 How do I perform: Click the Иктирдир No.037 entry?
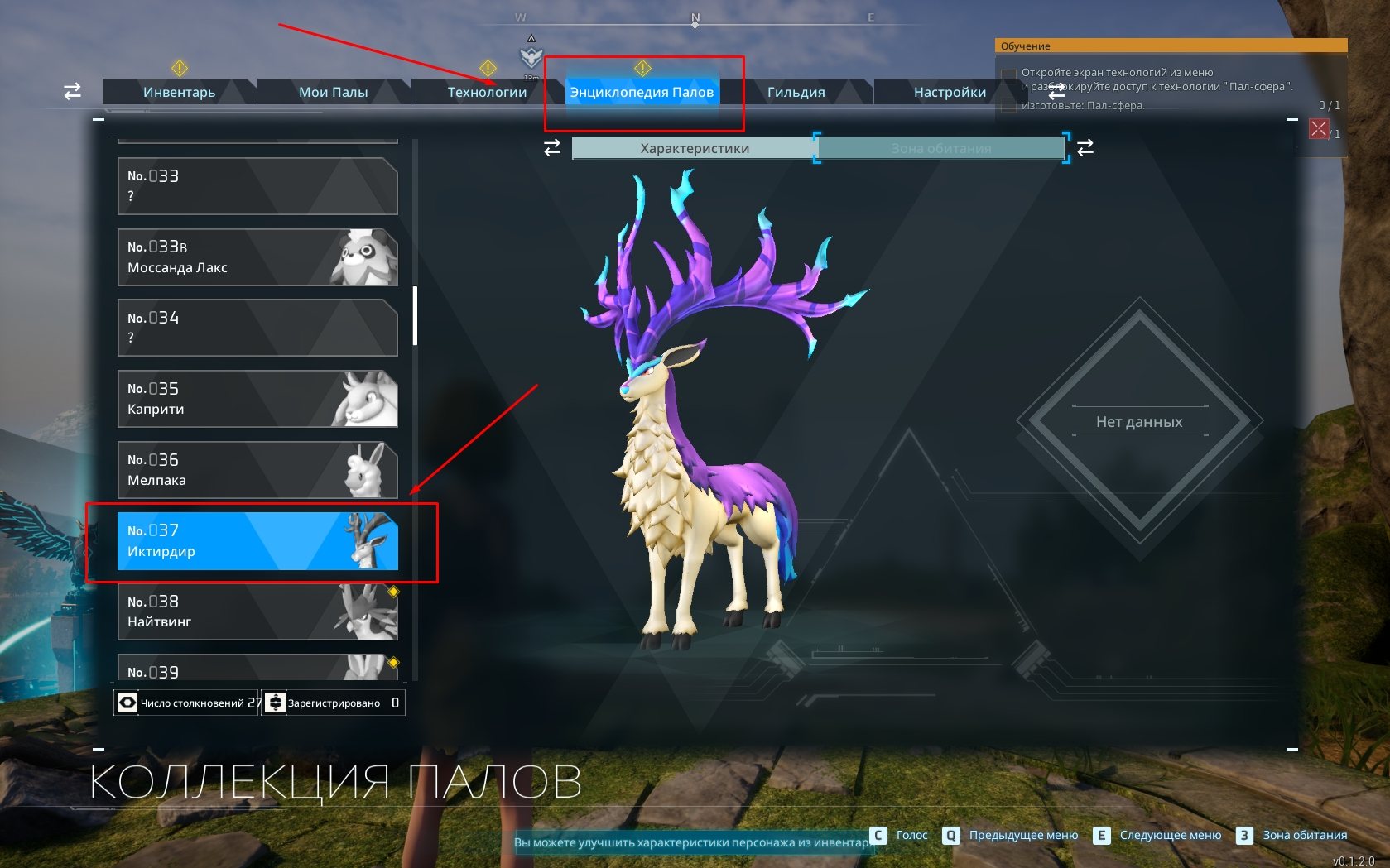[x=257, y=541]
